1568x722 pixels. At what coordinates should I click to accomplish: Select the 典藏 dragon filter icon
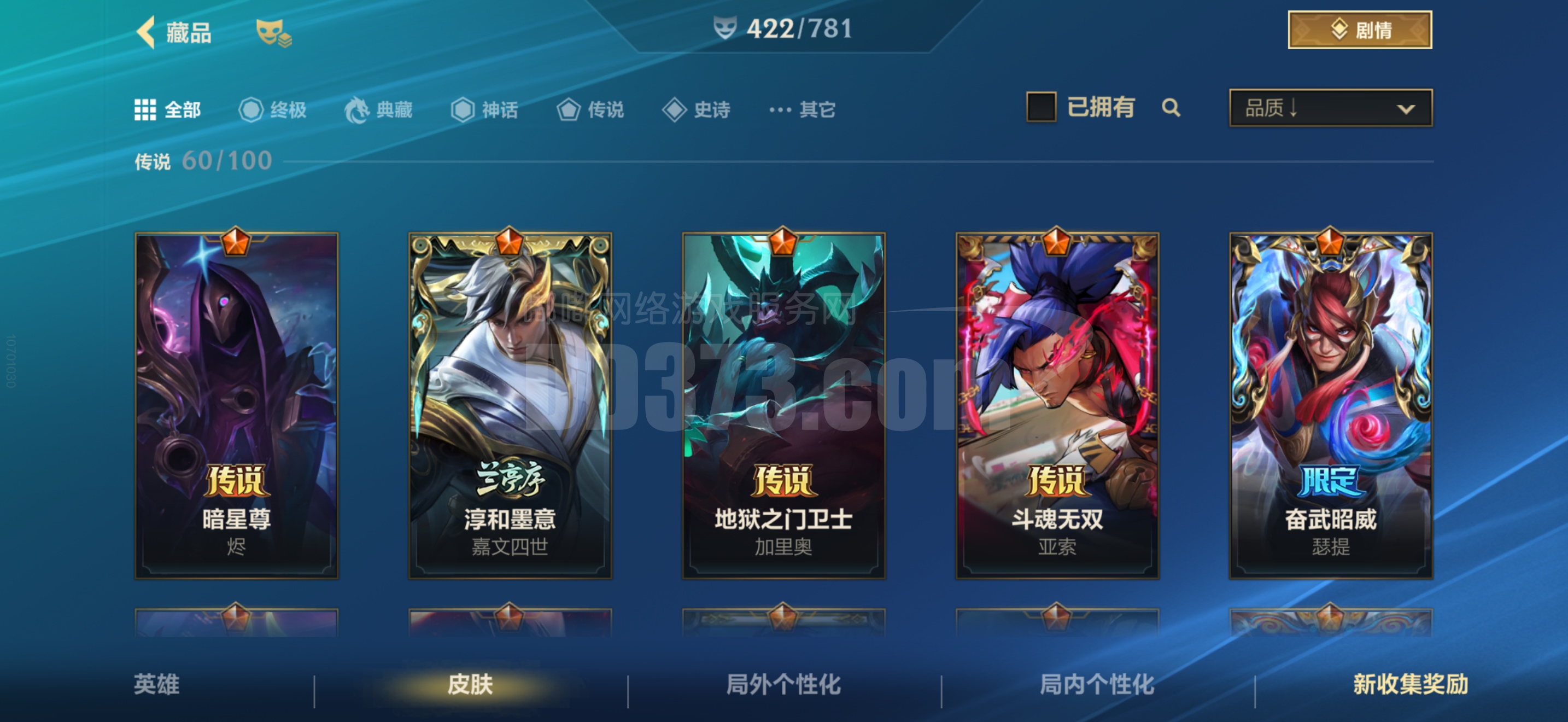[x=359, y=109]
